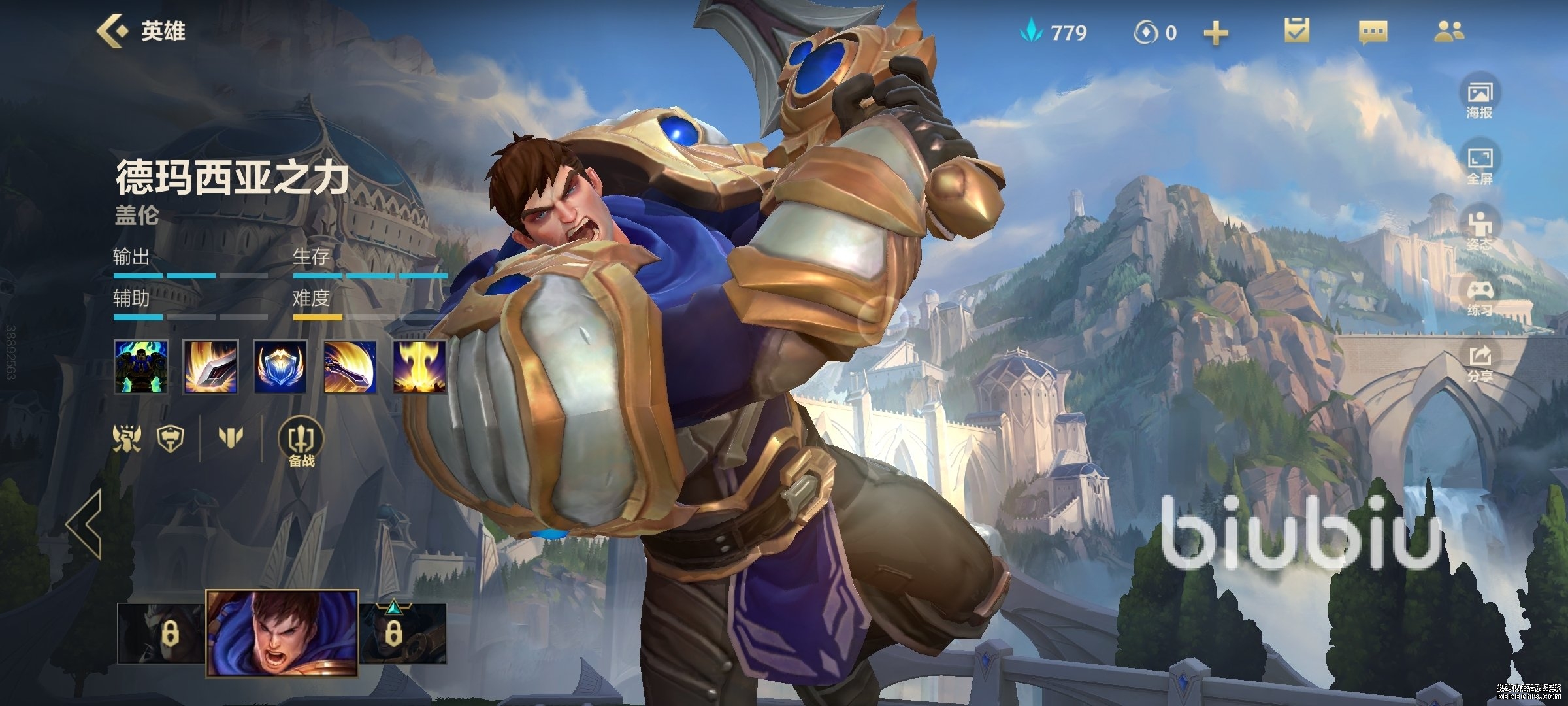Image resolution: width=1568 pixels, height=706 pixels.
Task: Open the checklist tasks icon
Action: [1297, 31]
